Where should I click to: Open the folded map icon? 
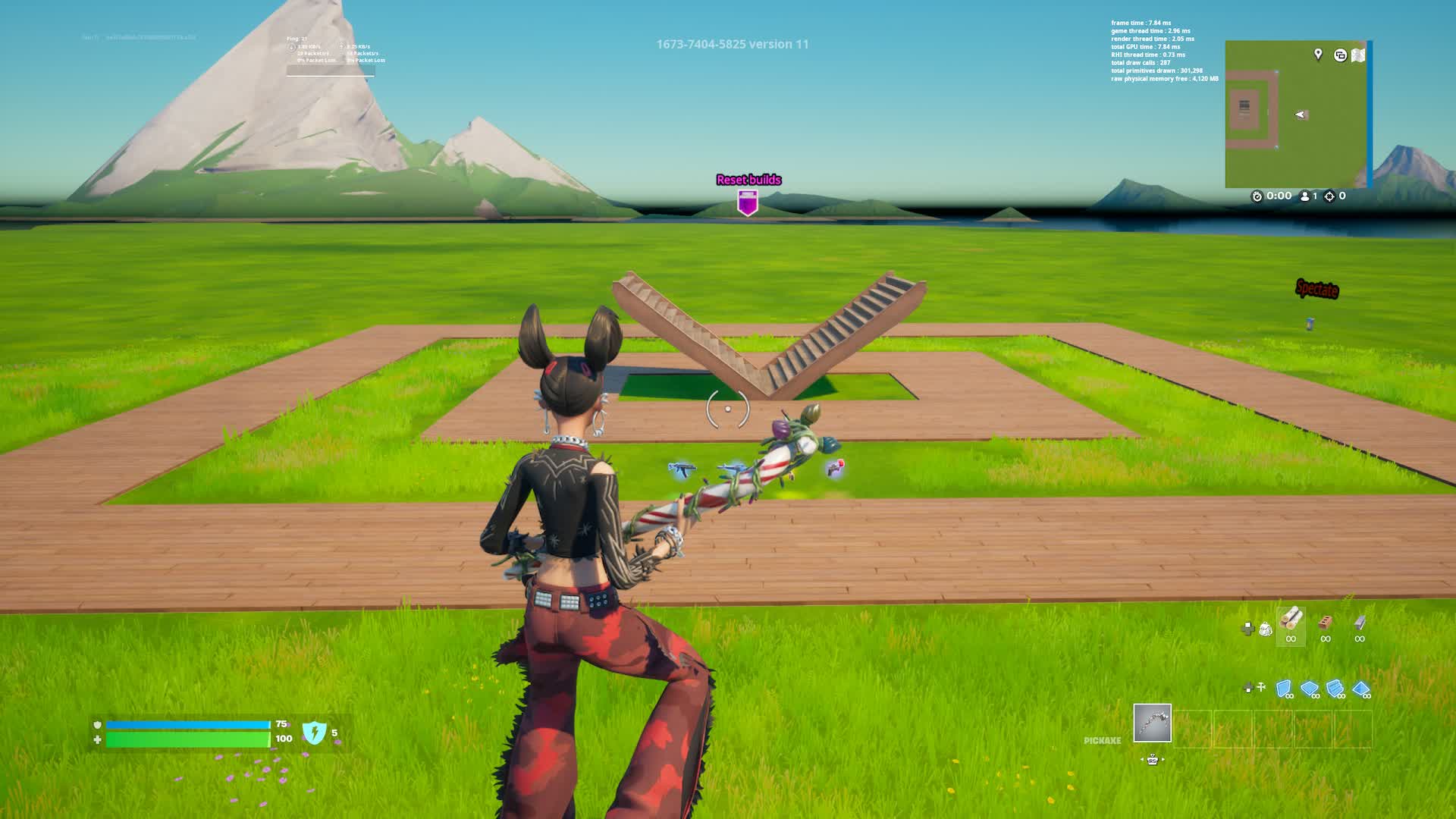pyautogui.click(x=1358, y=55)
